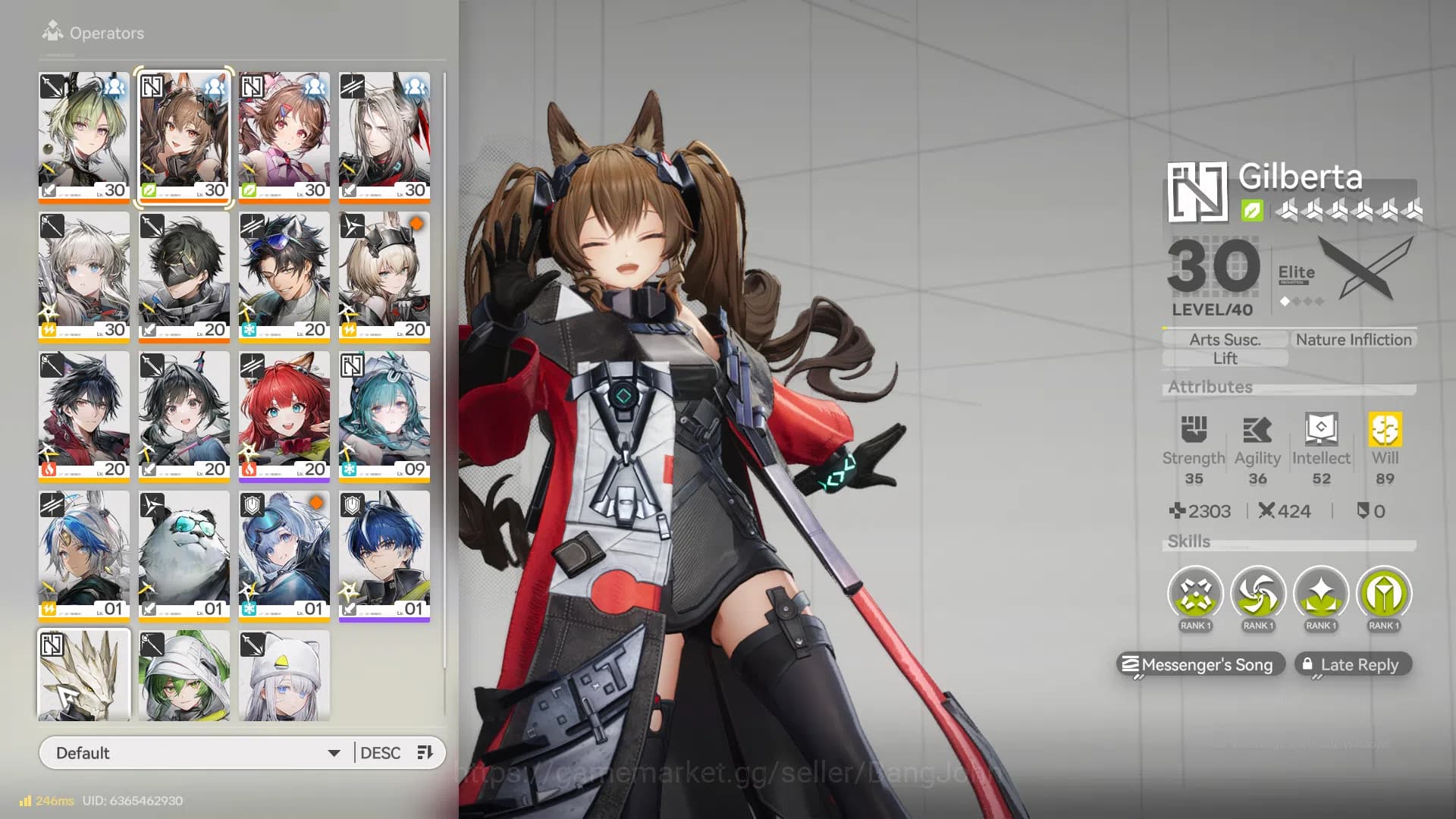Screen dimensions: 1456x819
Task: Click the Lift trait label
Action: coord(1224,358)
